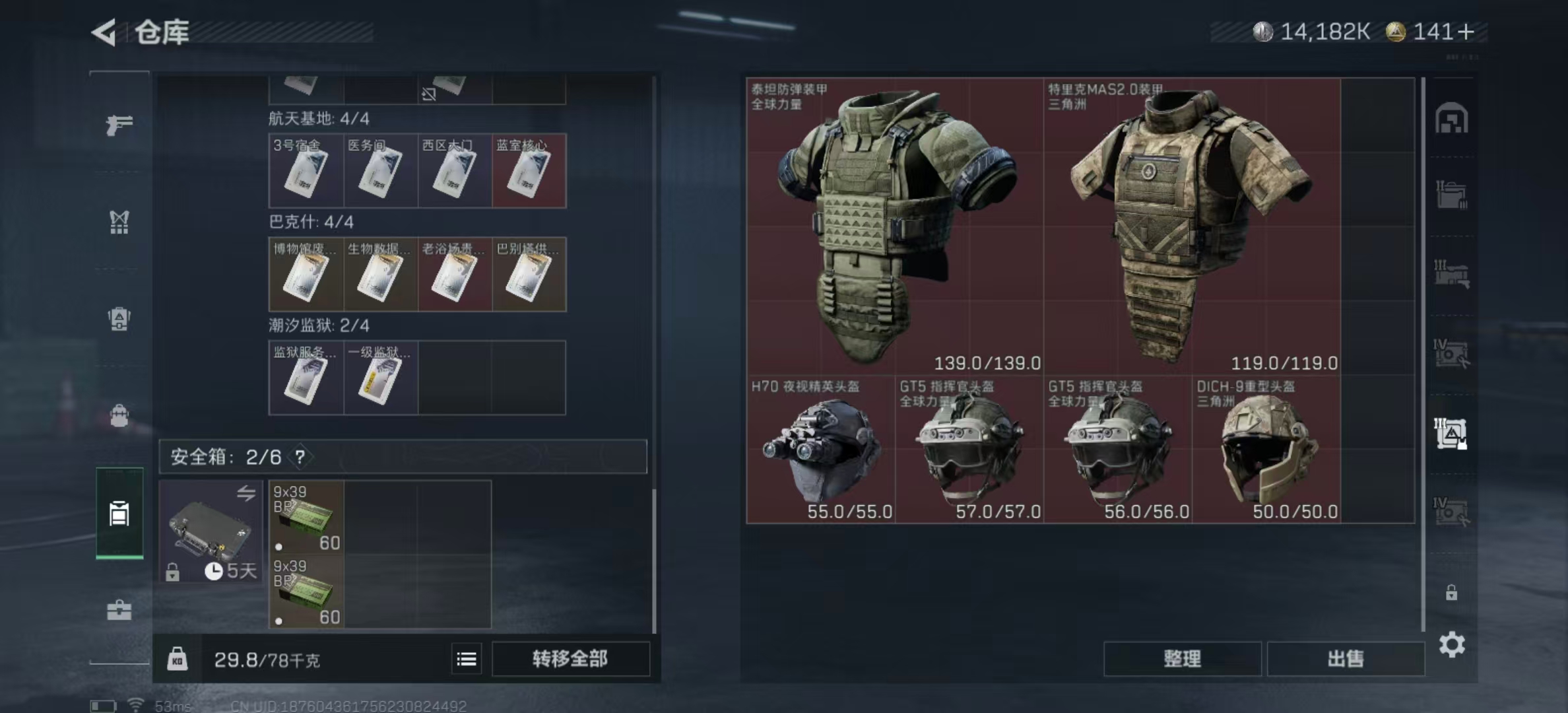Image resolution: width=1568 pixels, height=713 pixels.
Task: Click the safe box help question mark
Action: [300, 457]
